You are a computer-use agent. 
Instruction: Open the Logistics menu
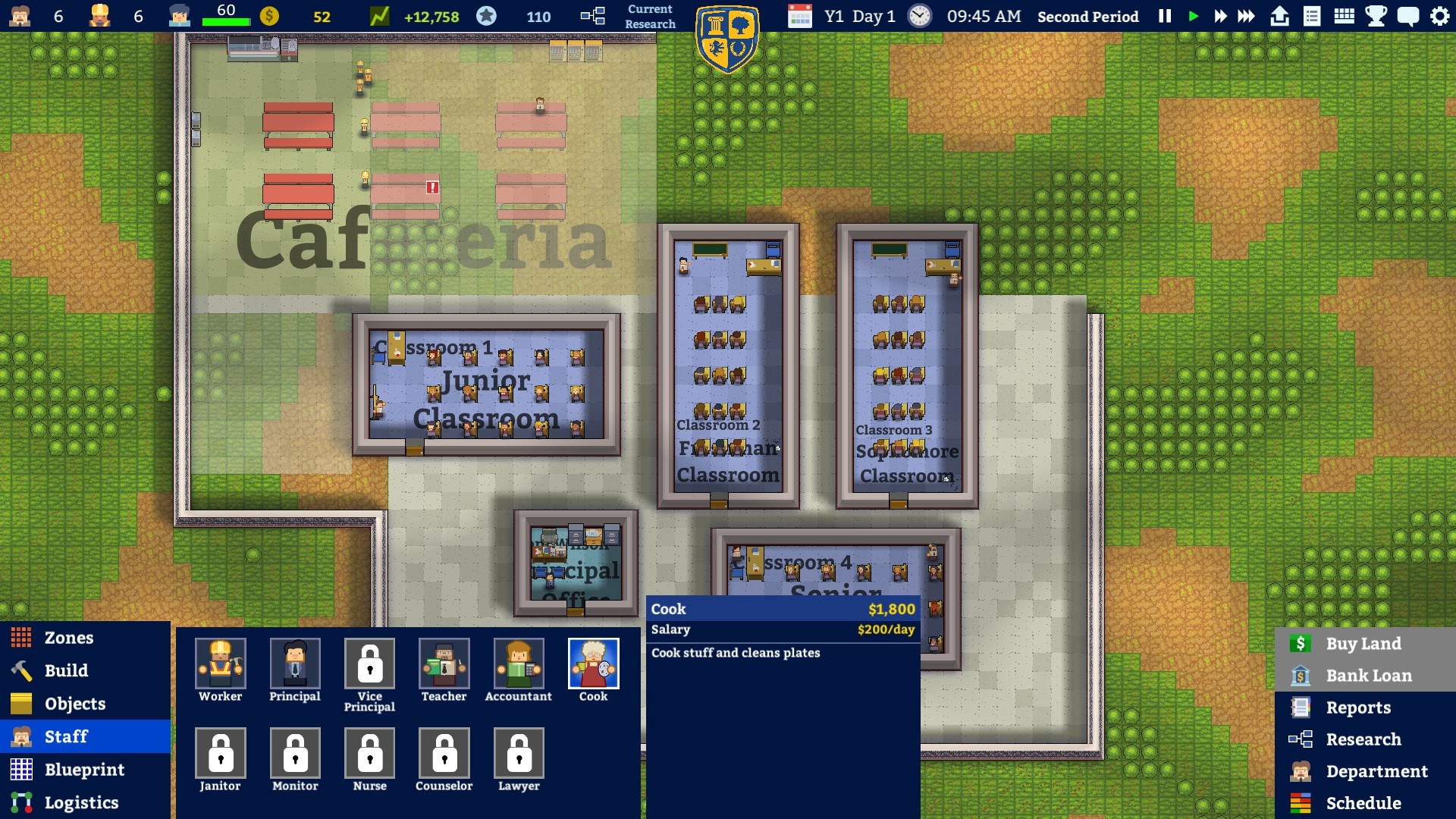point(81,802)
